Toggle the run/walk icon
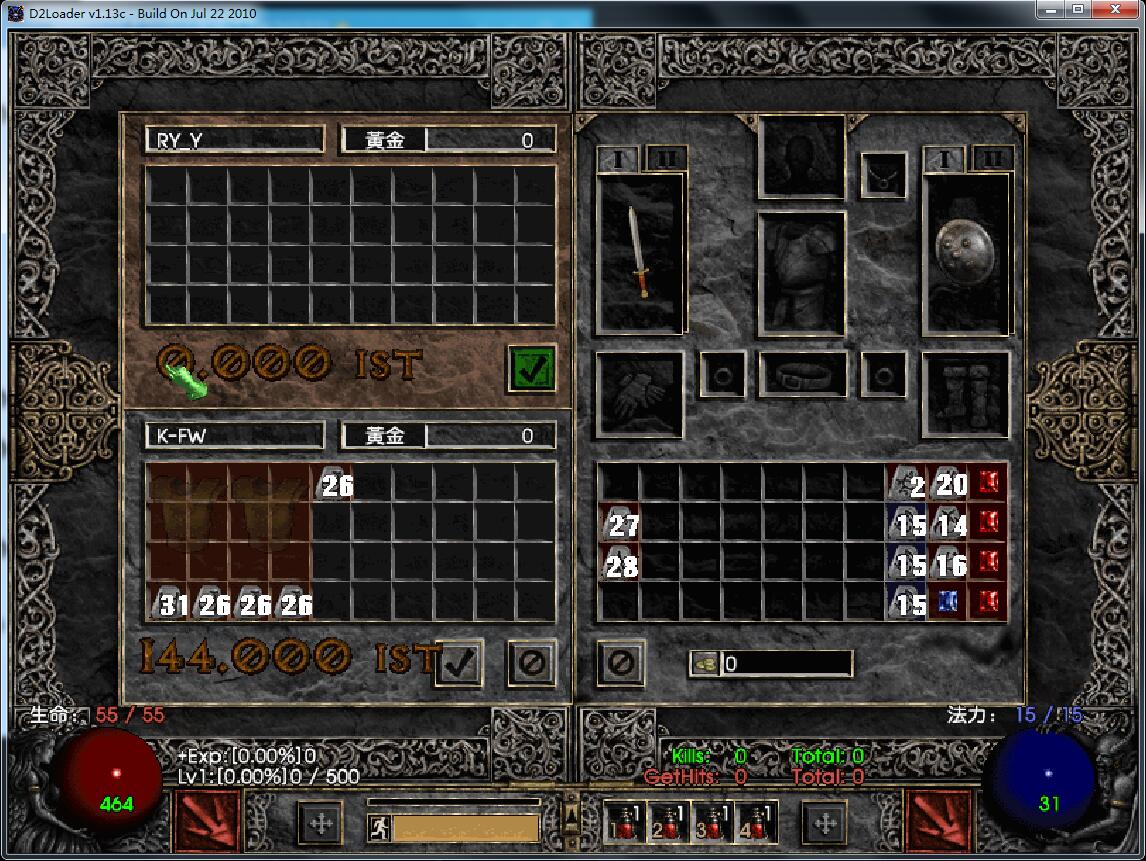 coord(379,828)
